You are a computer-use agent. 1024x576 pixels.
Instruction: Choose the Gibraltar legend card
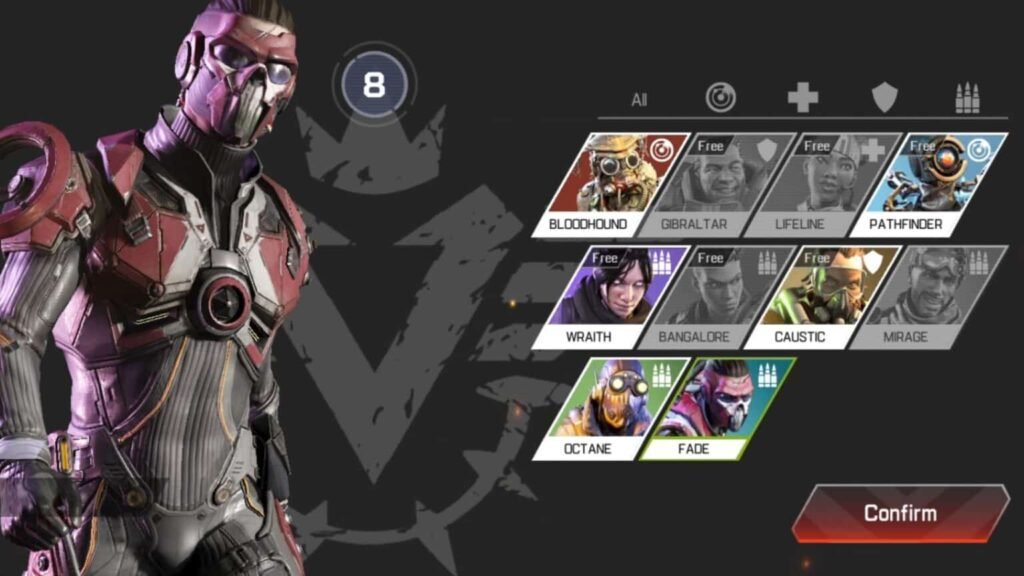716,185
